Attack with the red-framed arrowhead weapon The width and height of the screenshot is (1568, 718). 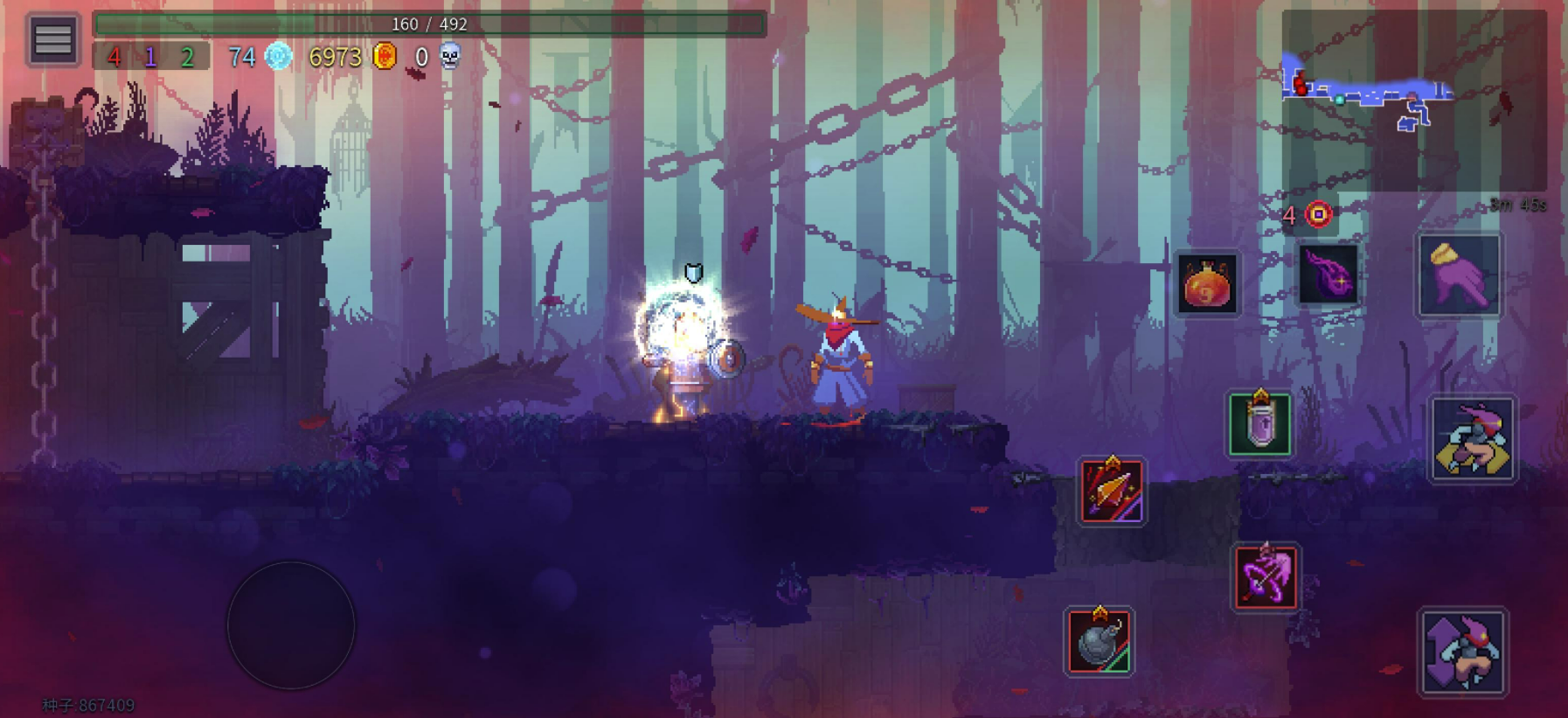(1110, 491)
